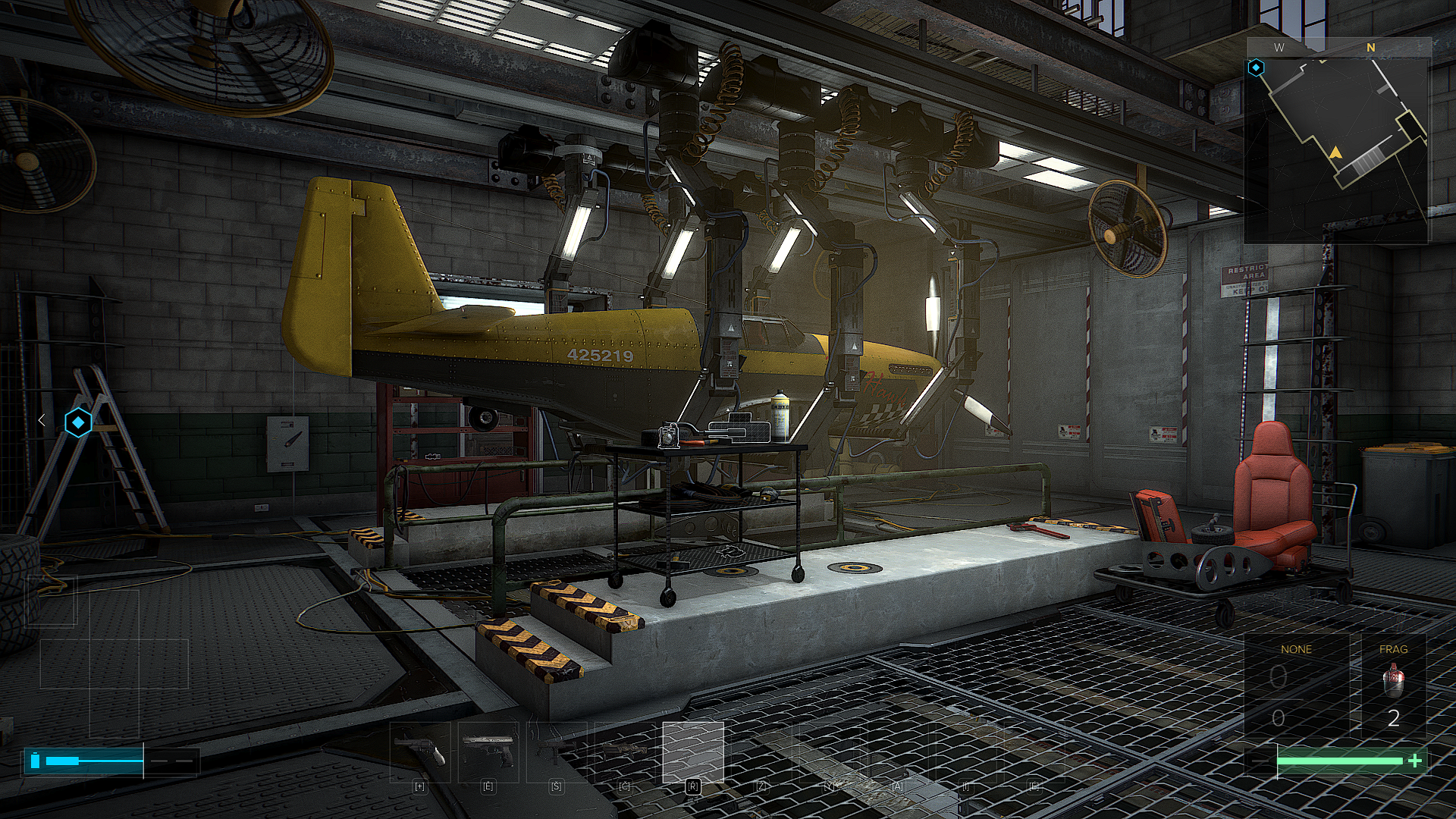
Task: Click the blue hexagon objective waypoint
Action: pyautogui.click(x=78, y=422)
